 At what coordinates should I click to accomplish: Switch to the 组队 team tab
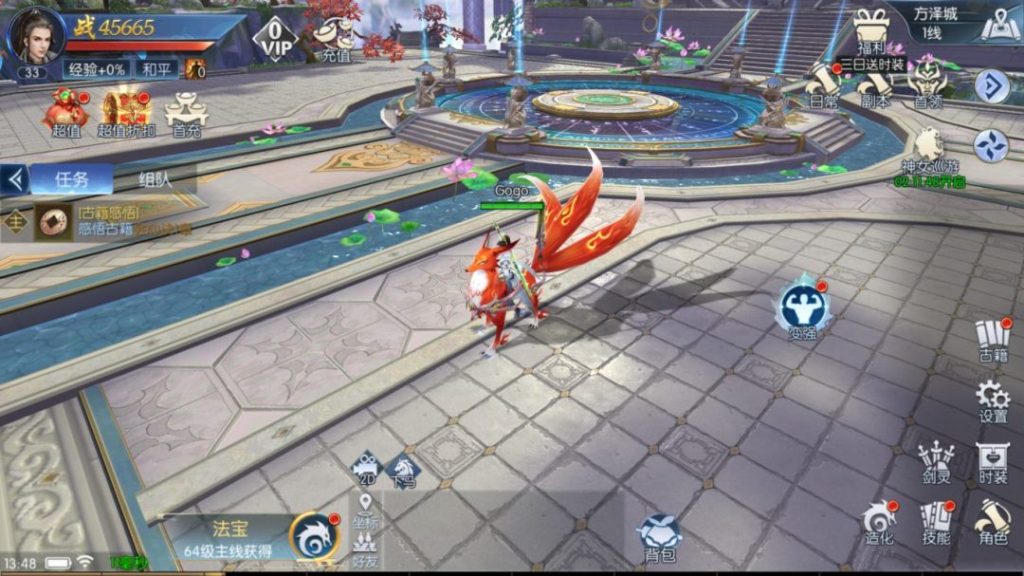coord(156,181)
